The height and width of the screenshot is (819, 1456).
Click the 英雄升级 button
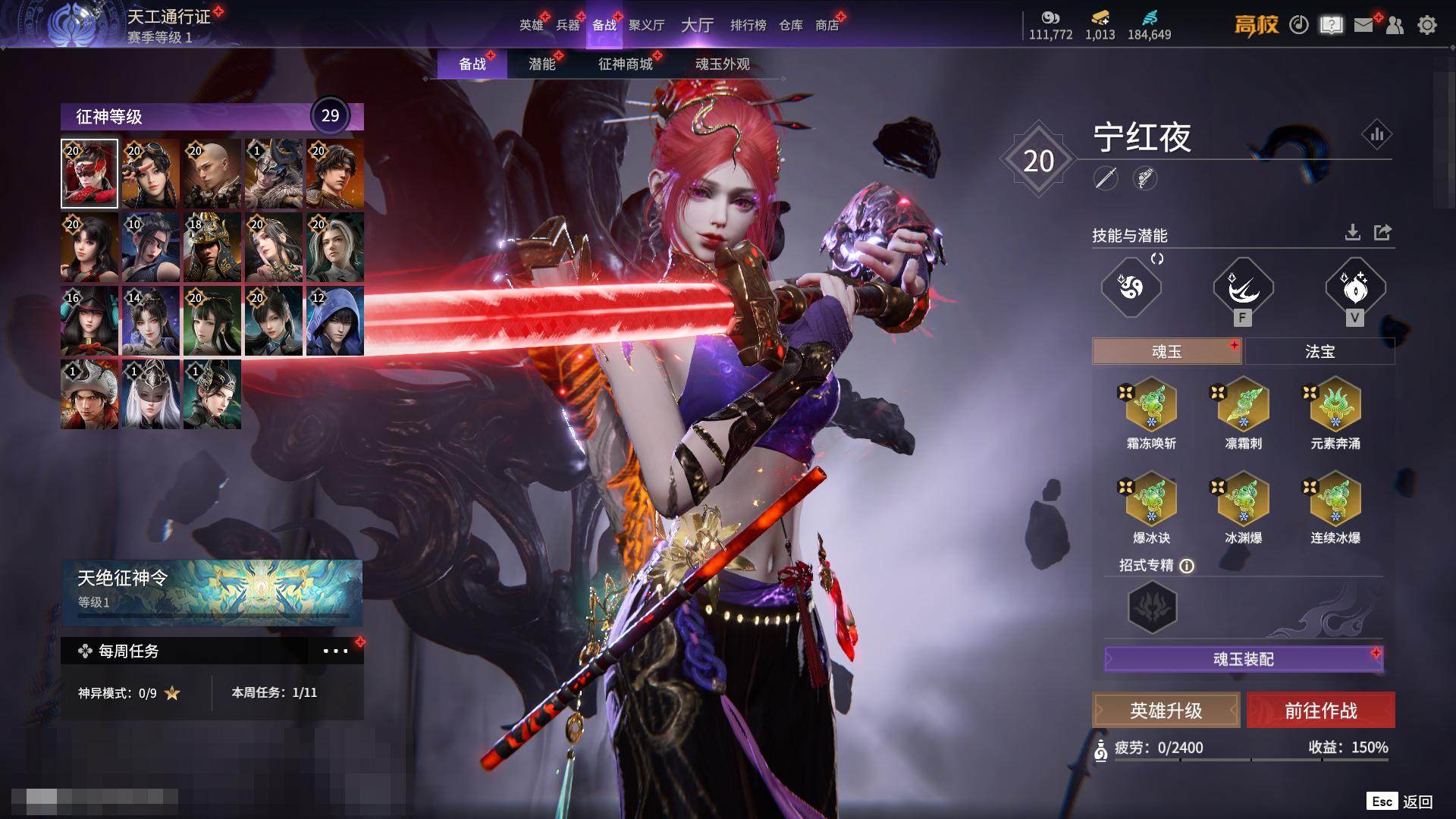click(x=1166, y=711)
